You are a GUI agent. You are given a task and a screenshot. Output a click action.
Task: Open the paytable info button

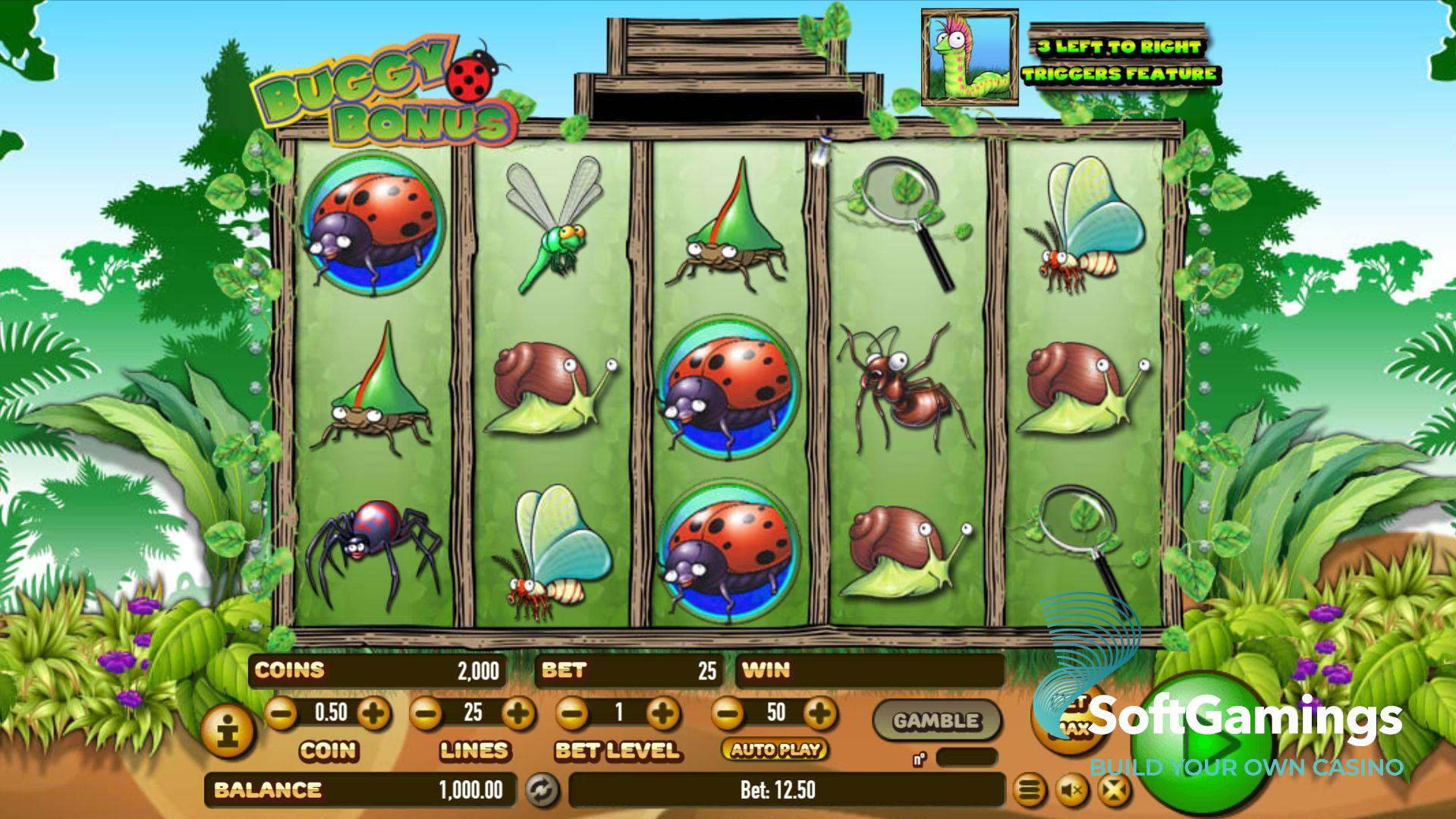(x=228, y=732)
